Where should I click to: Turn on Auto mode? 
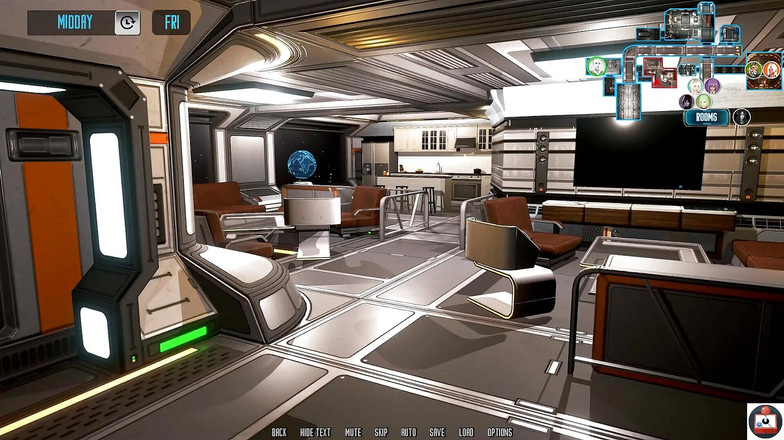(x=408, y=432)
